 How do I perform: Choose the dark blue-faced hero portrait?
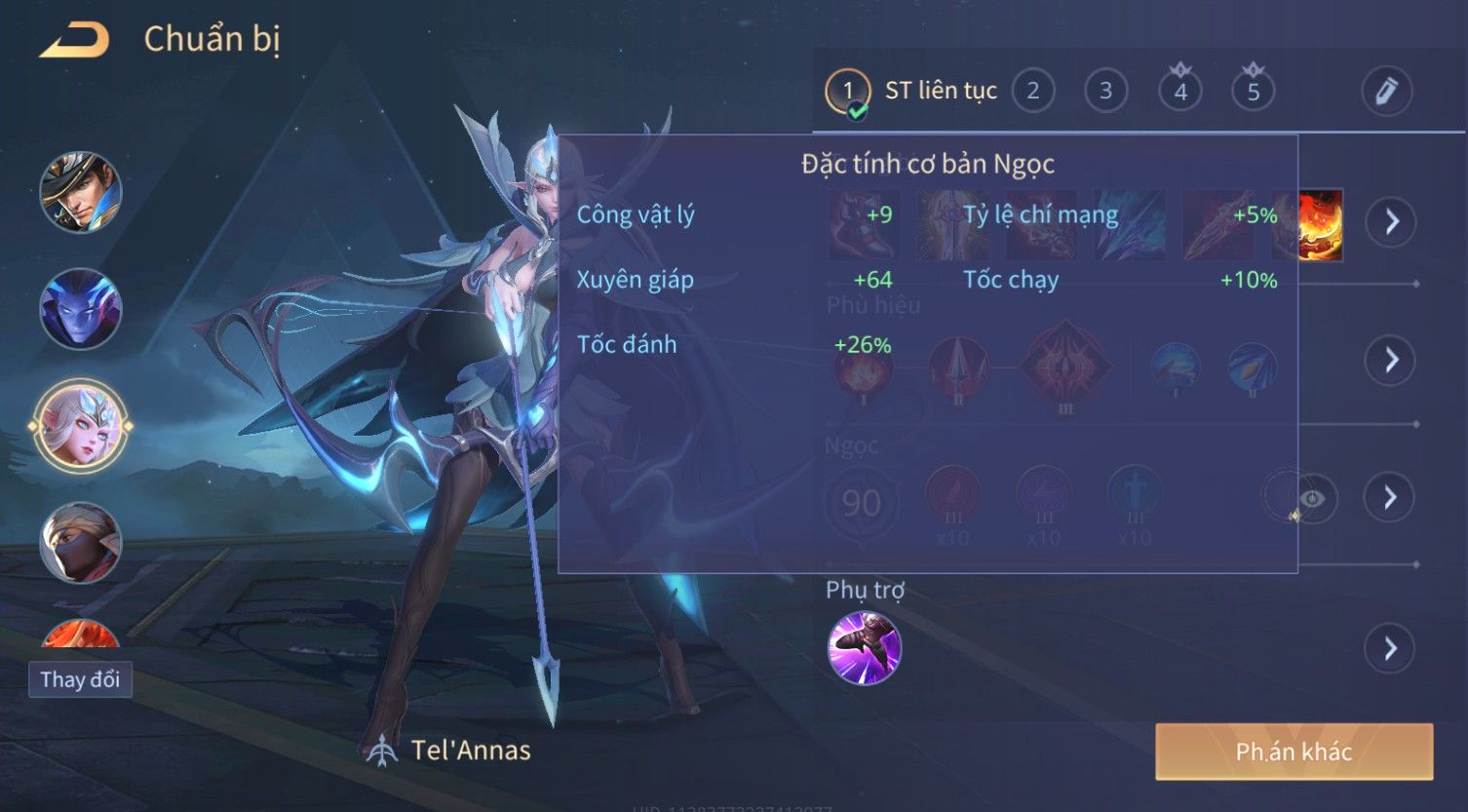[x=81, y=309]
